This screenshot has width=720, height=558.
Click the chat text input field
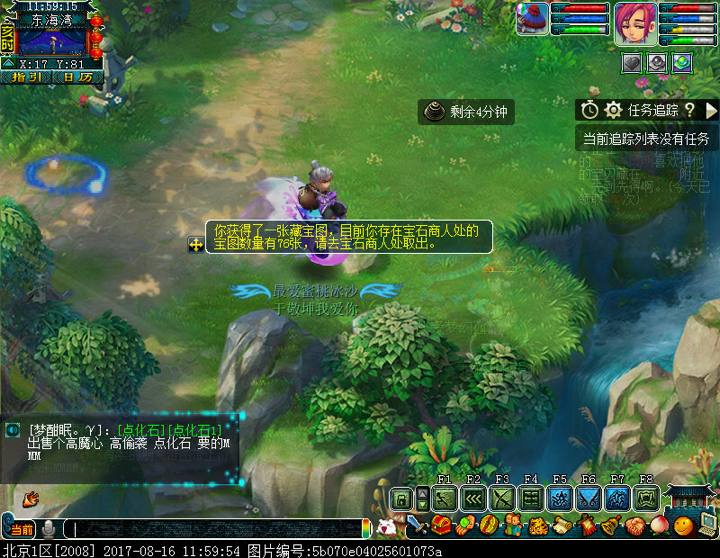click(x=215, y=528)
